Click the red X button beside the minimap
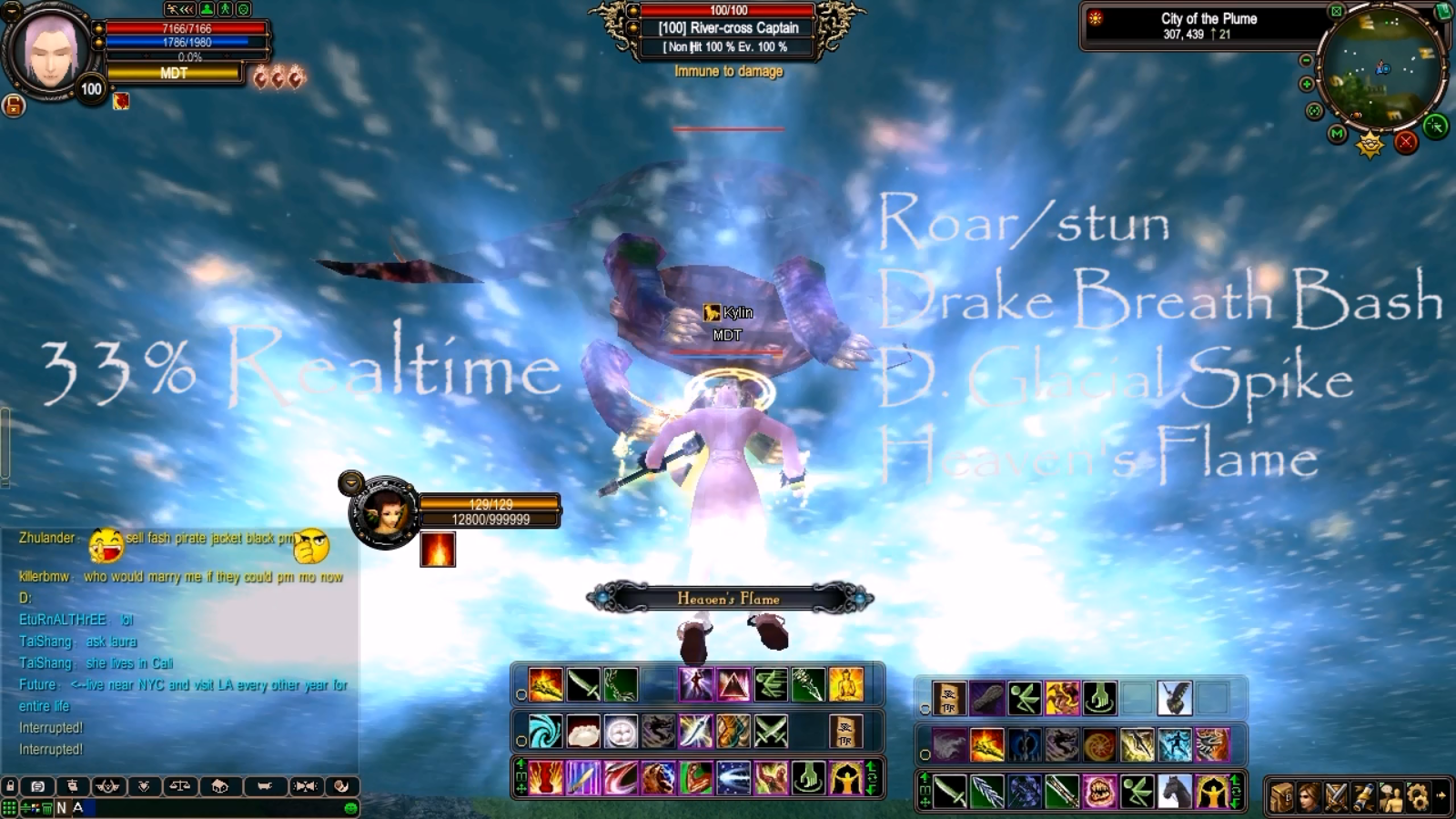The width and height of the screenshot is (1456, 819). [1406, 142]
